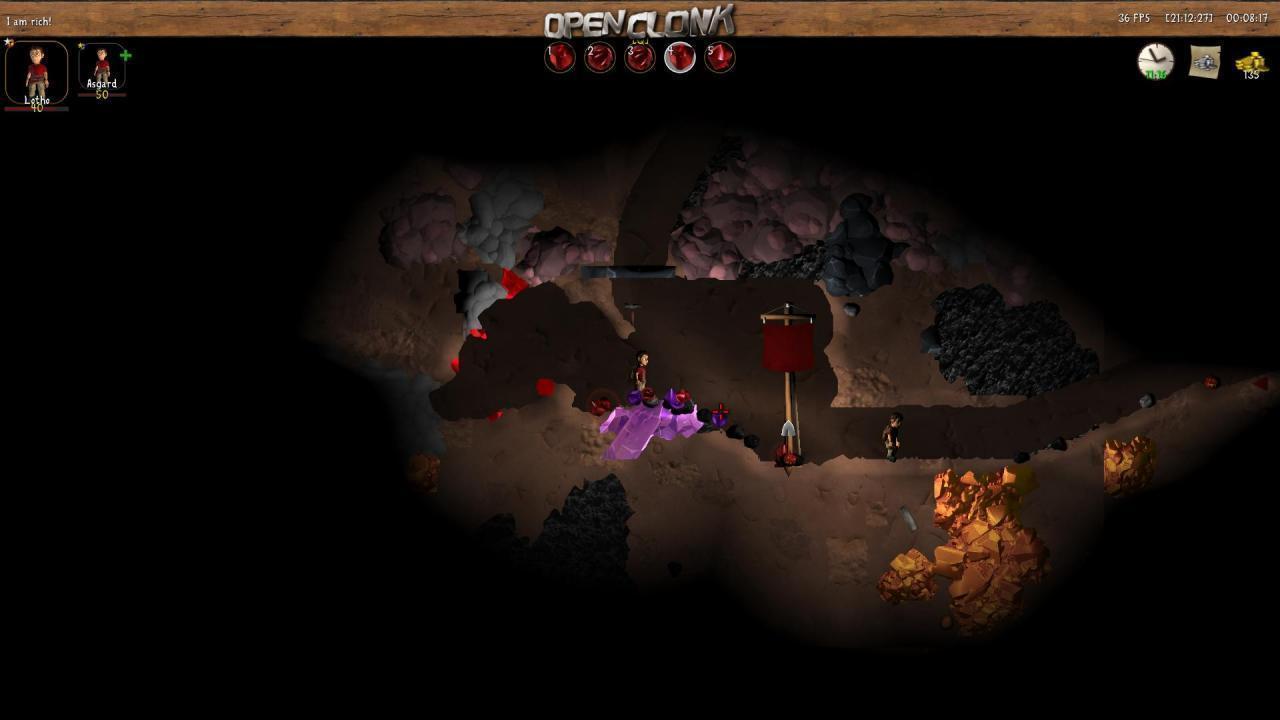Click the highlighted ruby in slot 4
Viewport: 1280px width, 720px height.
point(680,58)
